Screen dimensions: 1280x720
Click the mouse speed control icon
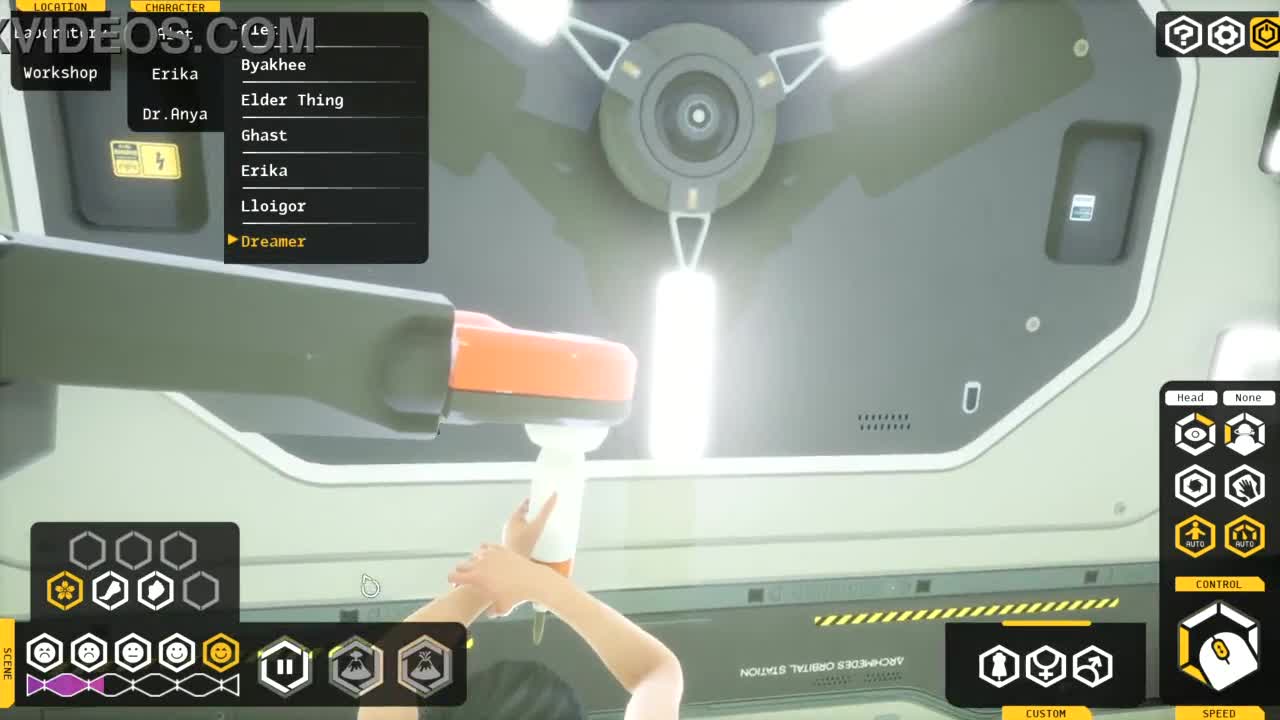click(1219, 650)
